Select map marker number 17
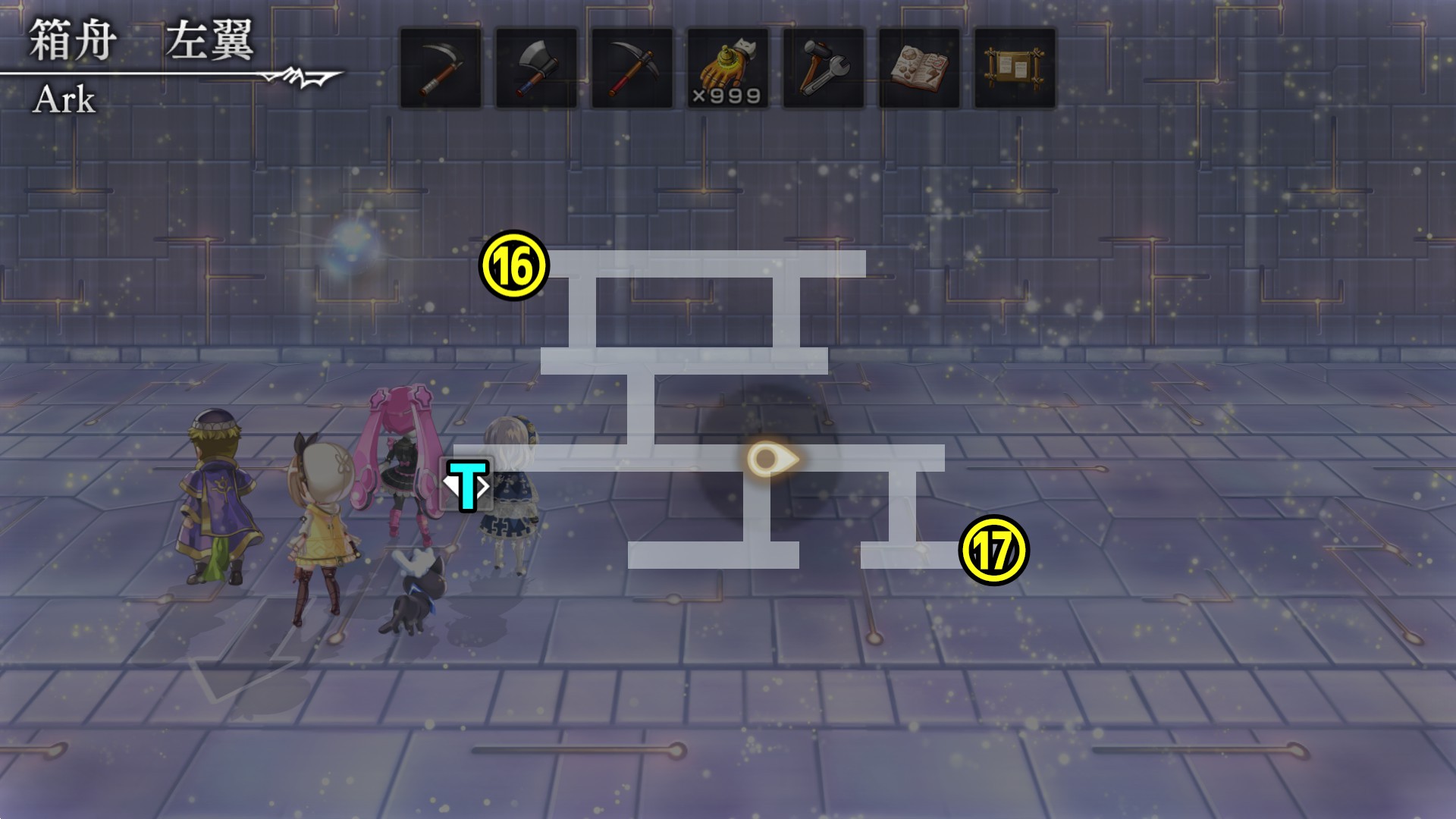 coord(993,551)
